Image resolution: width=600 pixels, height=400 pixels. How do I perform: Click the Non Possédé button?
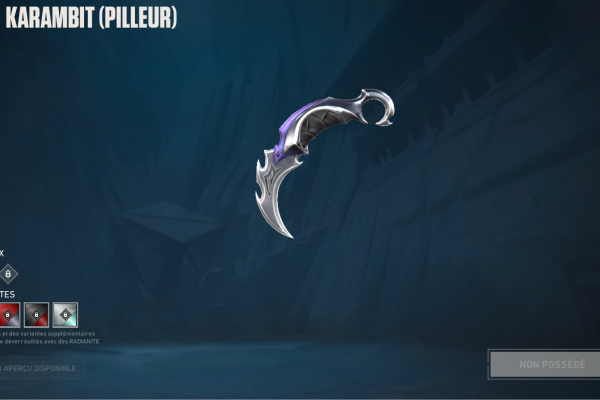pos(543,364)
